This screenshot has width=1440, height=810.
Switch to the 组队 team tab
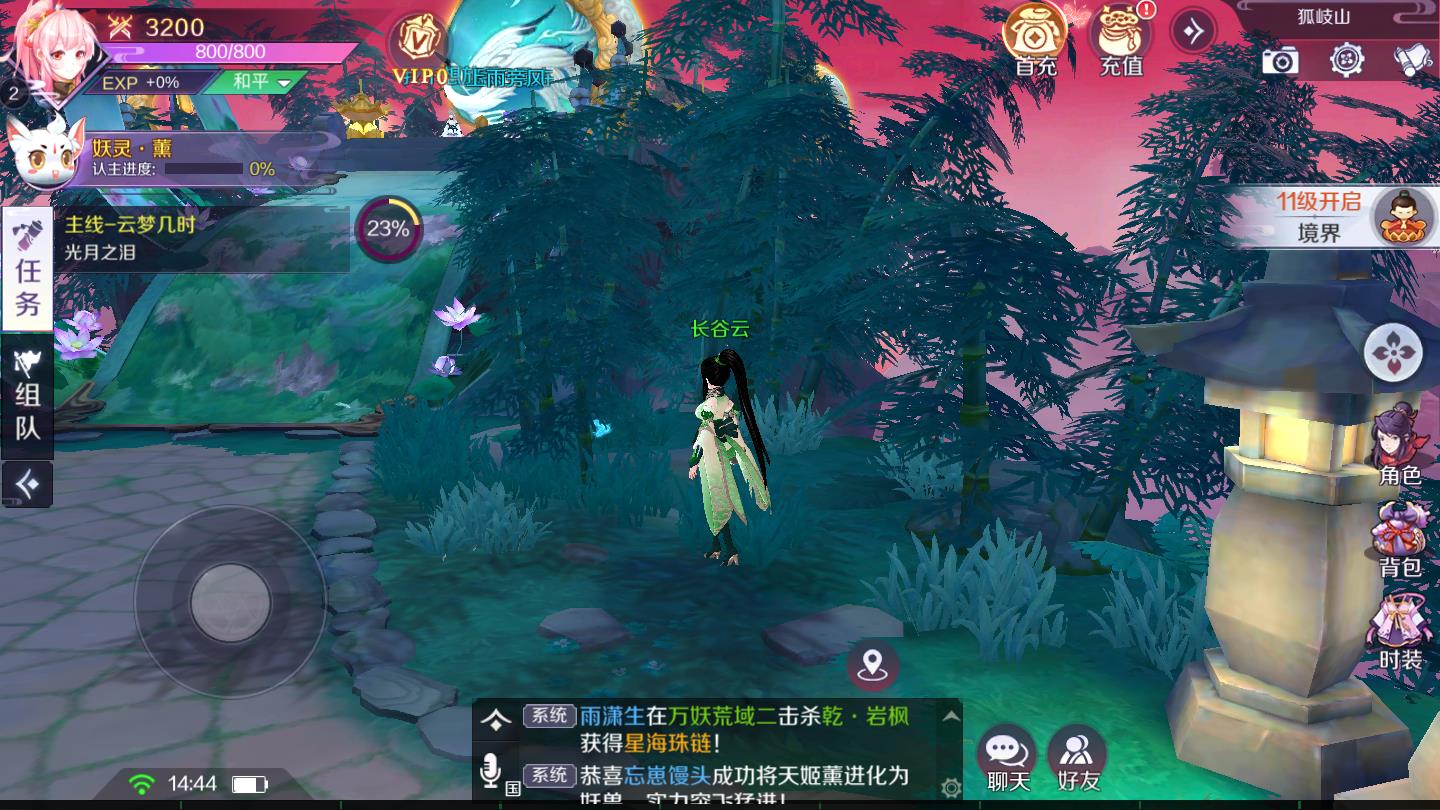(x=26, y=402)
